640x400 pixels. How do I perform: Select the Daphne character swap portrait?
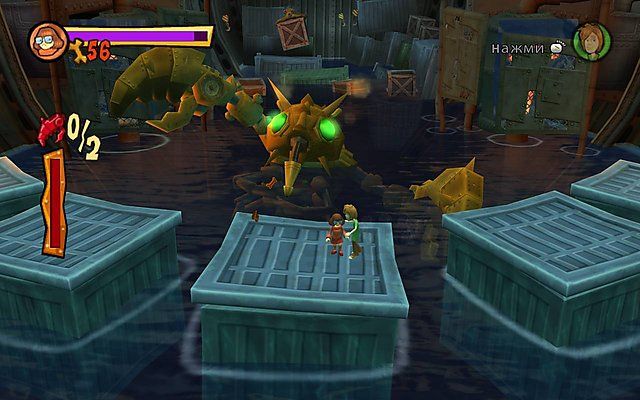tap(591, 41)
